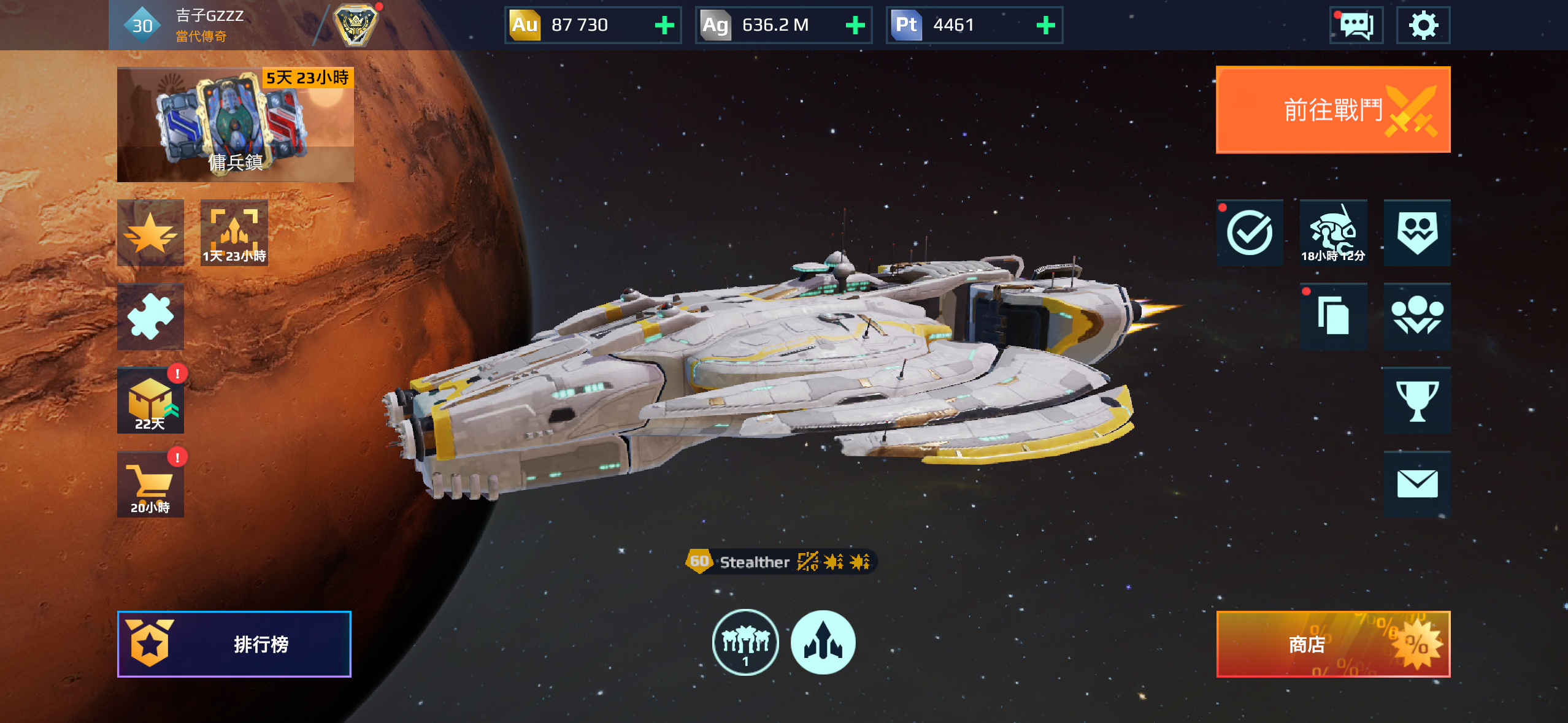Image resolution: width=1568 pixels, height=723 pixels.
Task: Open the checkmark tasks icon
Action: coord(1249,233)
